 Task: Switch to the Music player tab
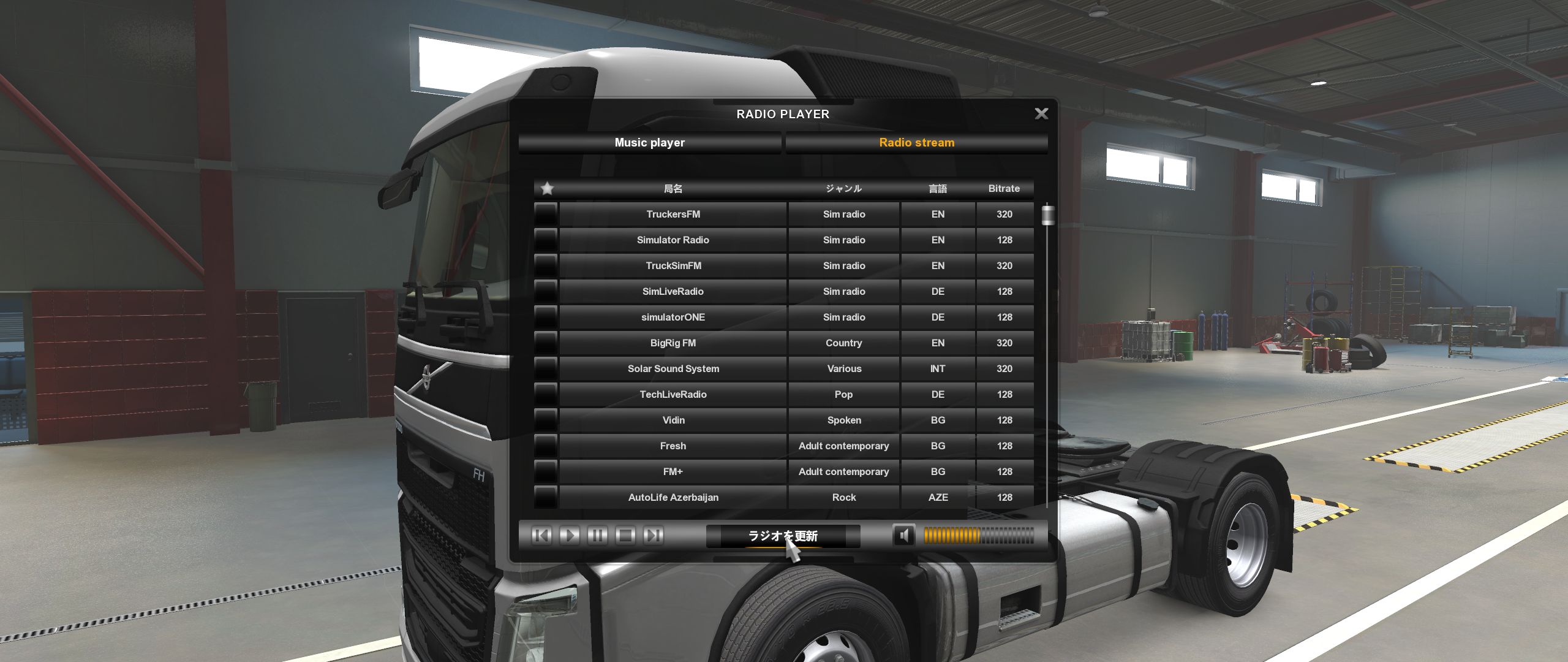(649, 143)
